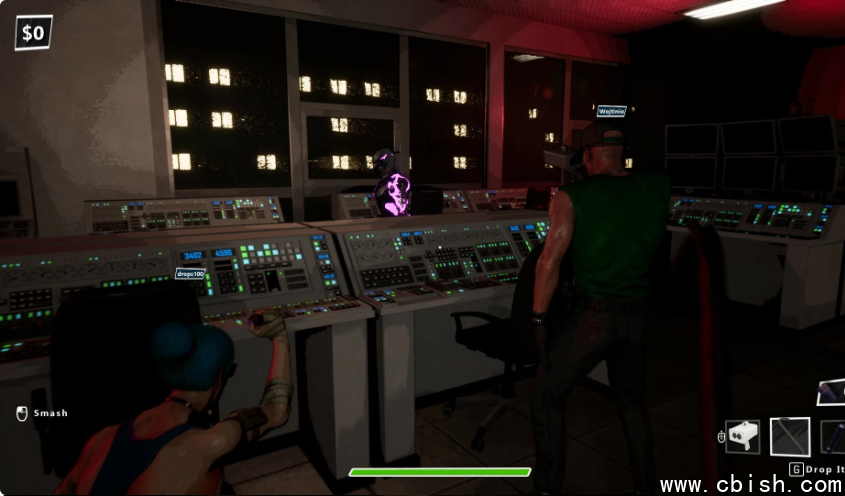Select the highlighted crowbar slot

click(790, 436)
